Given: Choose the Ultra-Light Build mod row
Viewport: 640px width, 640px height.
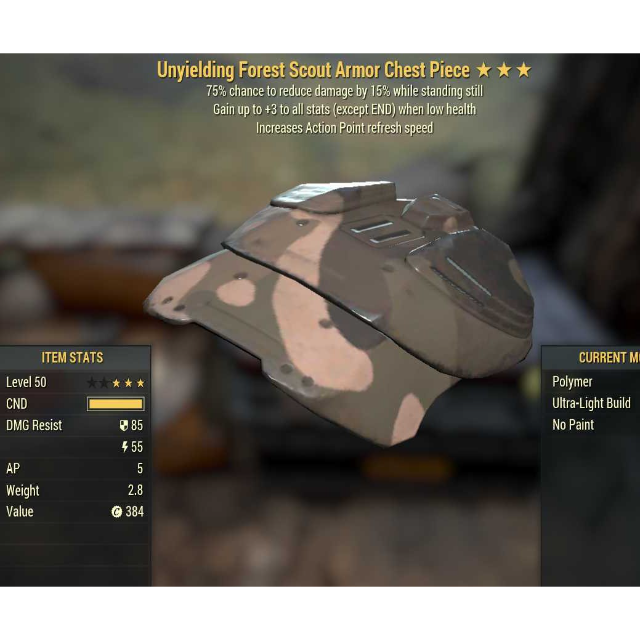Looking at the screenshot, I should click(591, 403).
